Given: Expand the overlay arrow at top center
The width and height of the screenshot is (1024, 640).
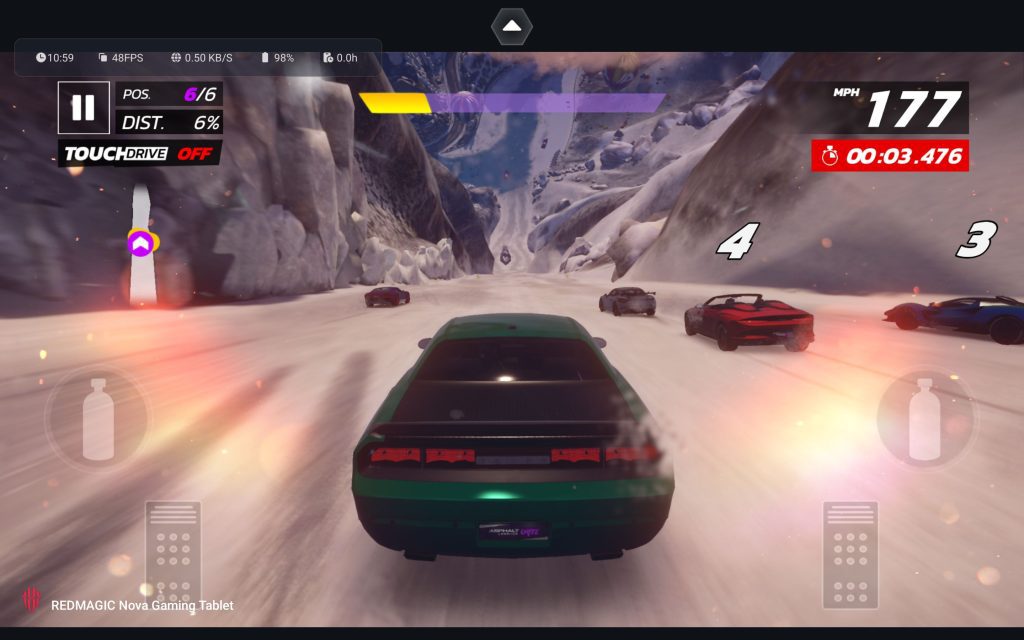Looking at the screenshot, I should 512,26.
